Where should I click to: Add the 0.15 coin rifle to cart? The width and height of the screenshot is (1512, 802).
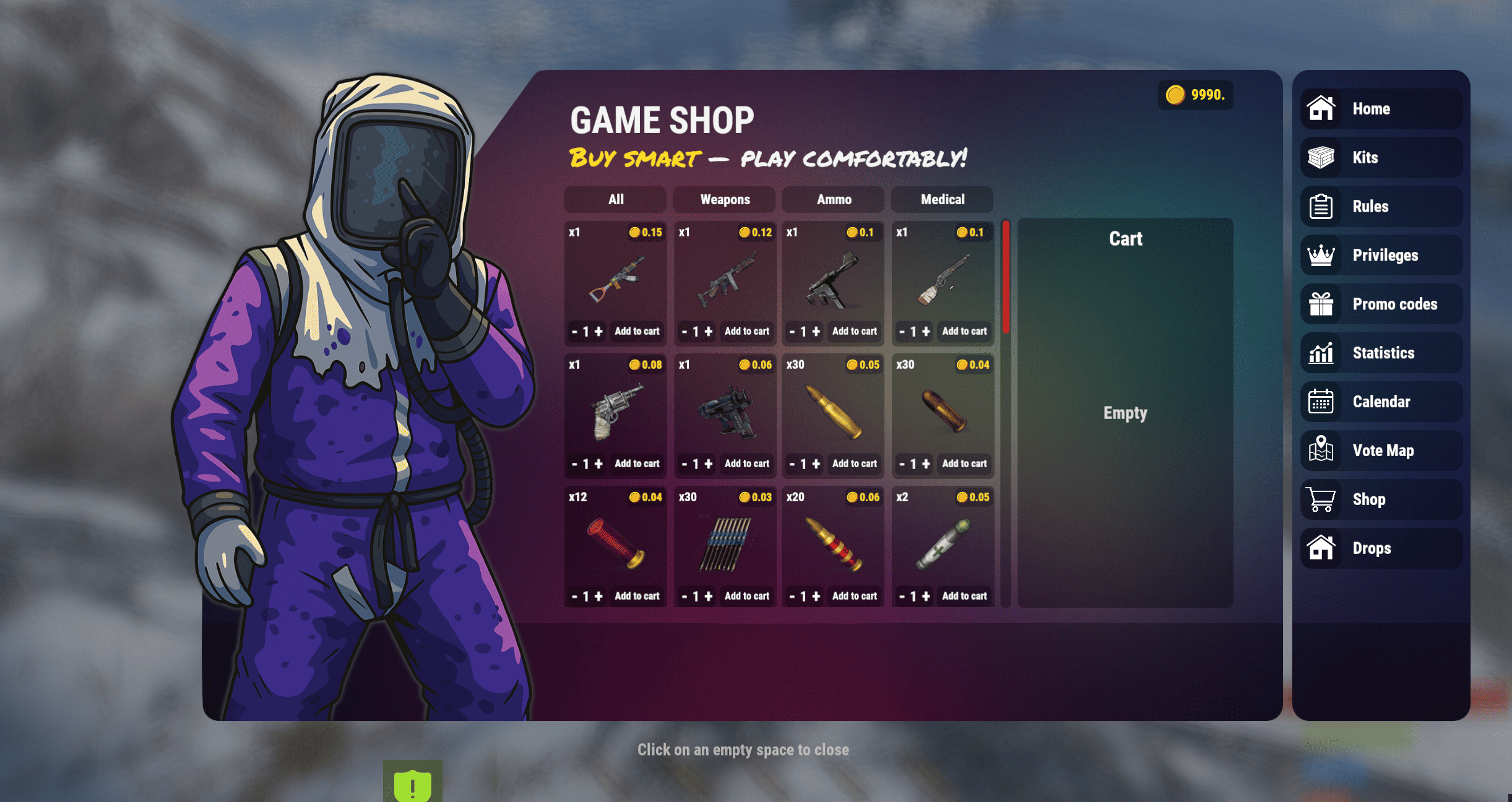click(x=637, y=331)
